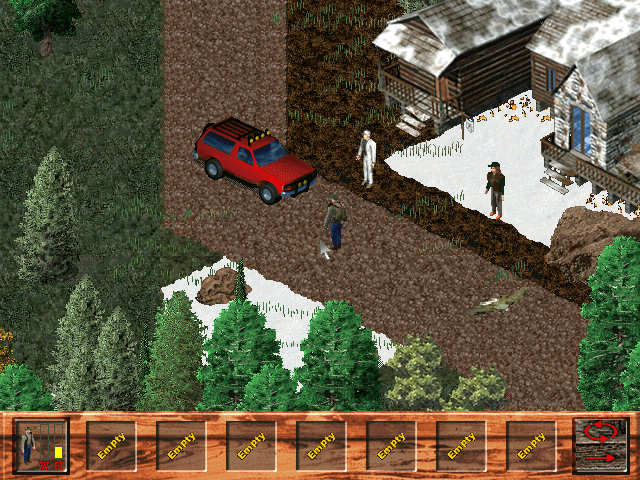The height and width of the screenshot is (480, 640).
Task: Click the red circular arrows icon
Action: (x=602, y=433)
